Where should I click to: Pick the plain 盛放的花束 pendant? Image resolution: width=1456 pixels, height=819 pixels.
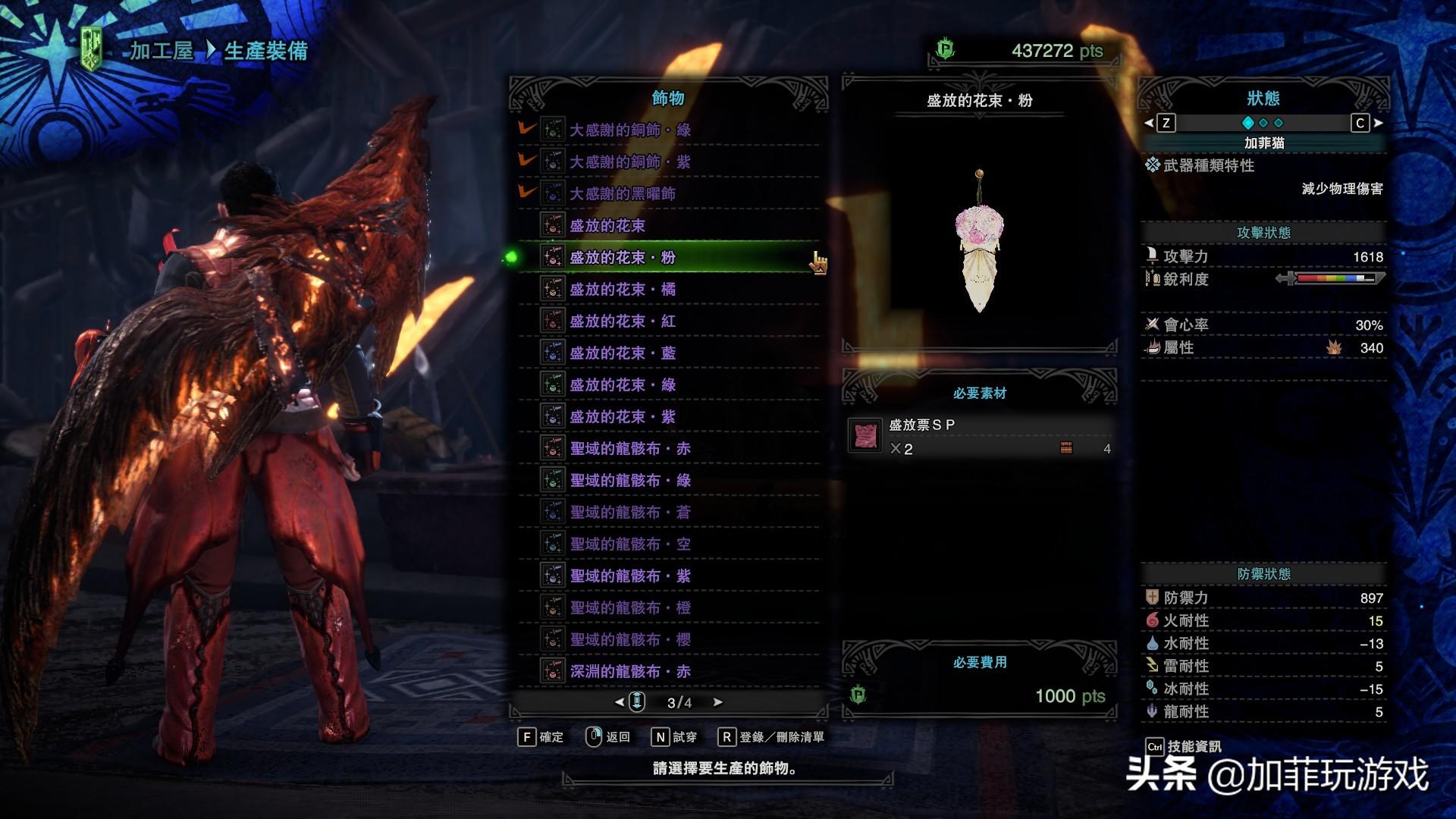tap(607, 225)
